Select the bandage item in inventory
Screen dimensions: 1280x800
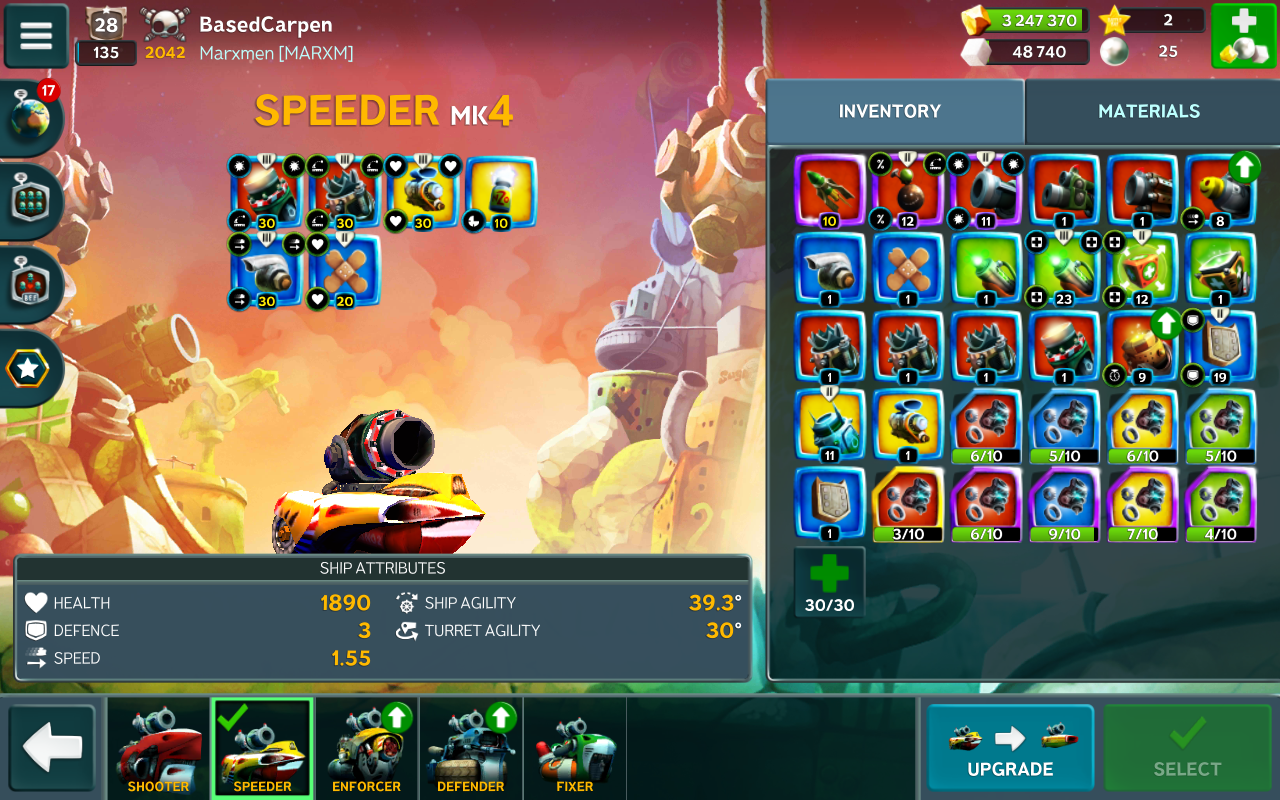(x=908, y=268)
